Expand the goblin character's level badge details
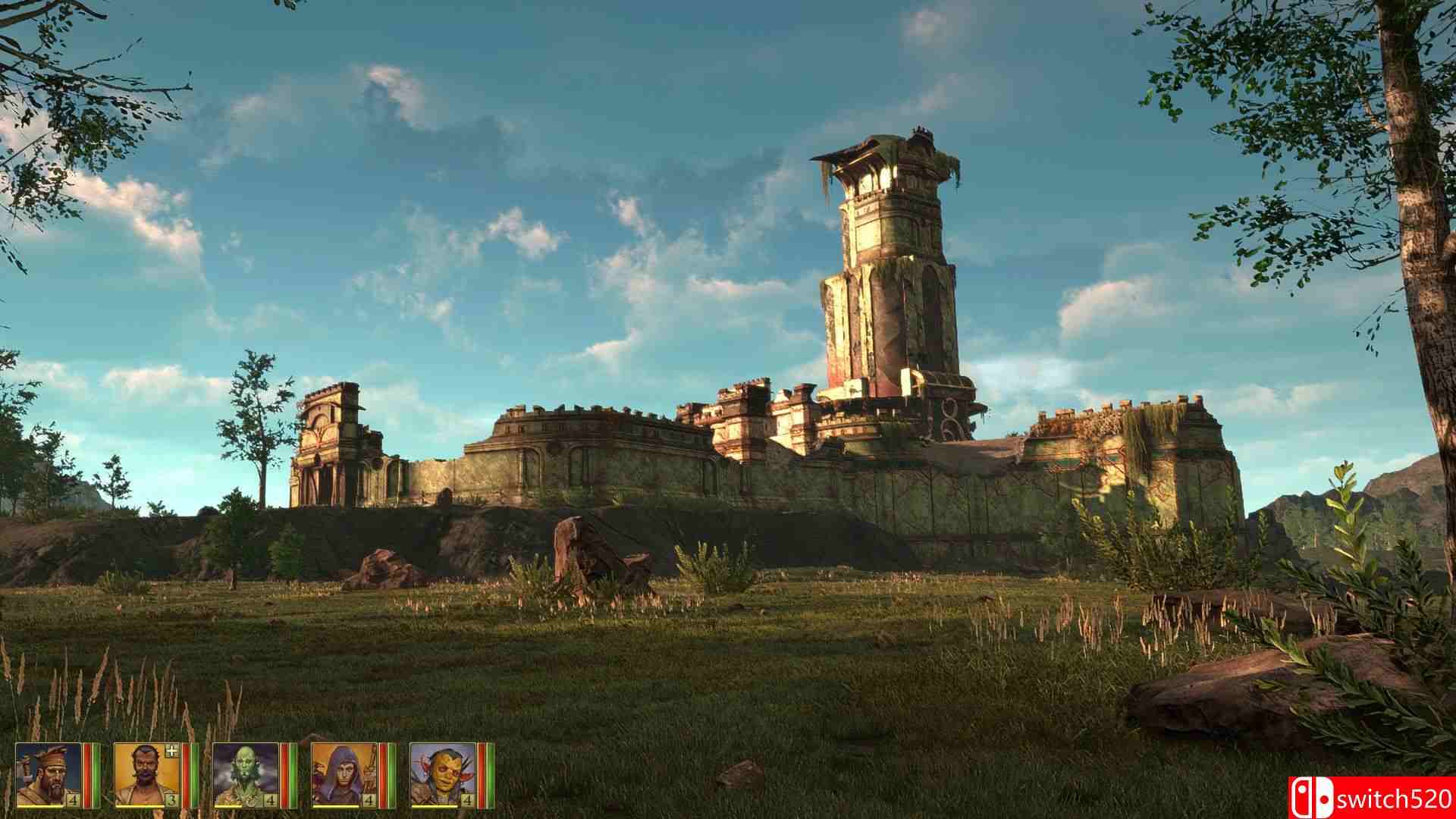 click(x=466, y=799)
